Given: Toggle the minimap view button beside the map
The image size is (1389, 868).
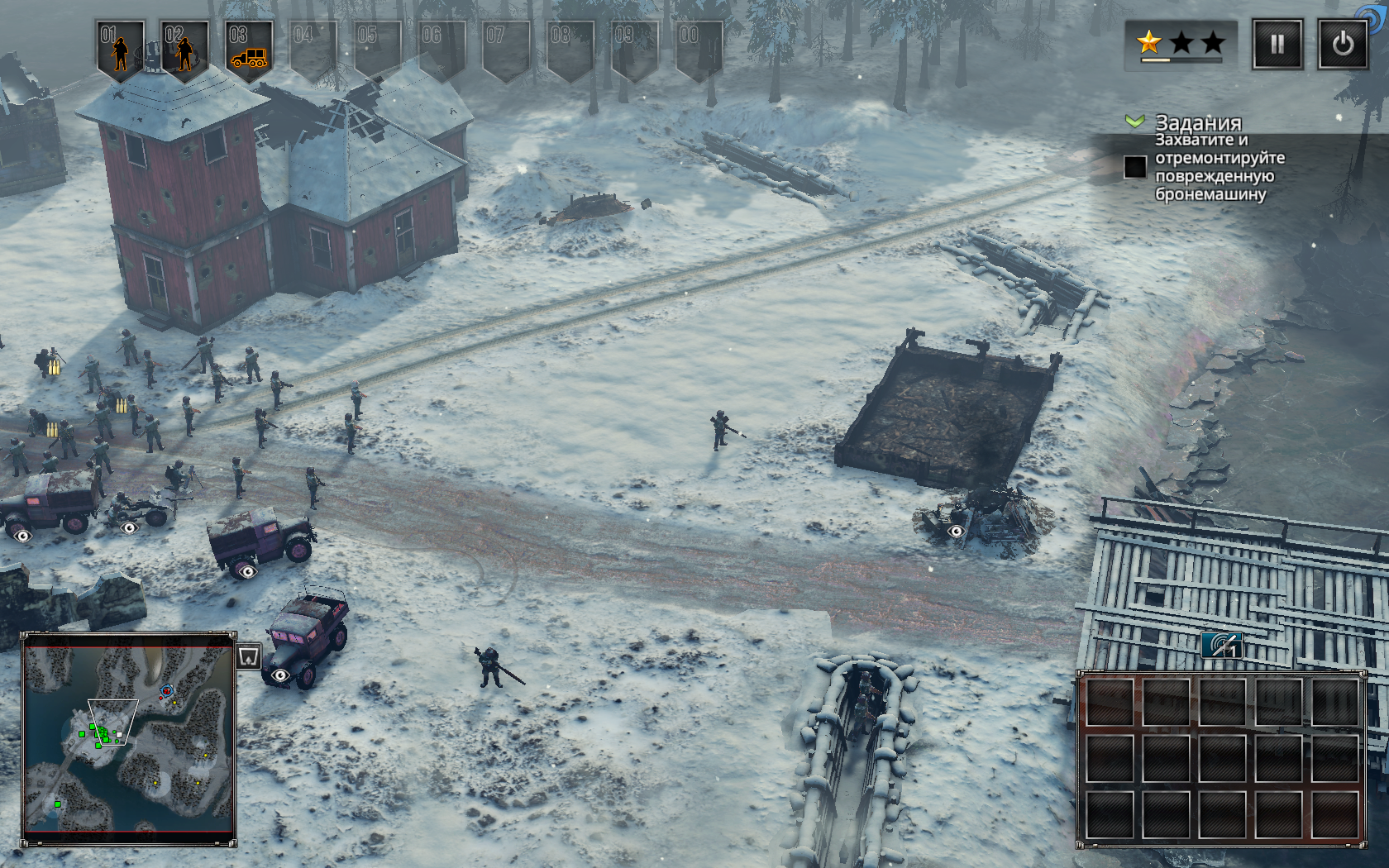Looking at the screenshot, I should coord(249,656).
